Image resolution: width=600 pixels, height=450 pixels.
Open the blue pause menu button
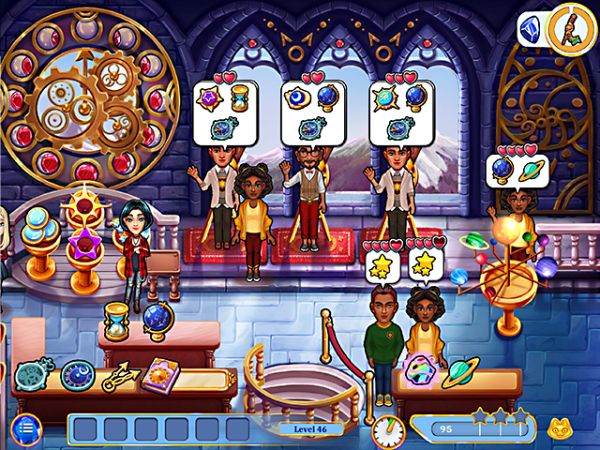[x=26, y=428]
